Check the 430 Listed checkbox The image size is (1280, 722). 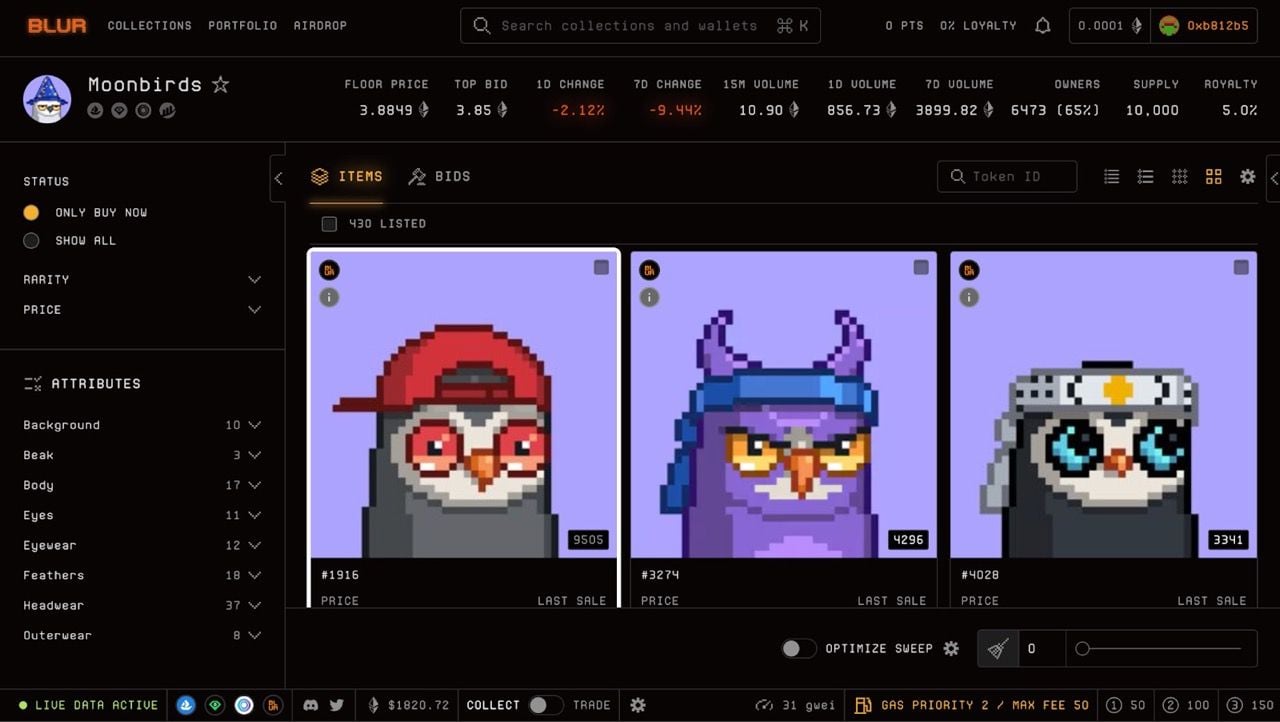tap(329, 223)
